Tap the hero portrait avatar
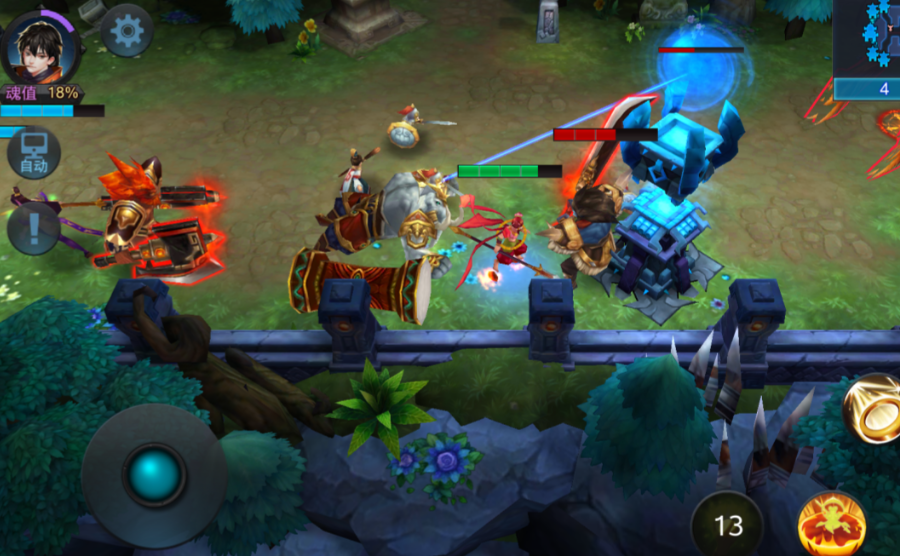 (40, 46)
